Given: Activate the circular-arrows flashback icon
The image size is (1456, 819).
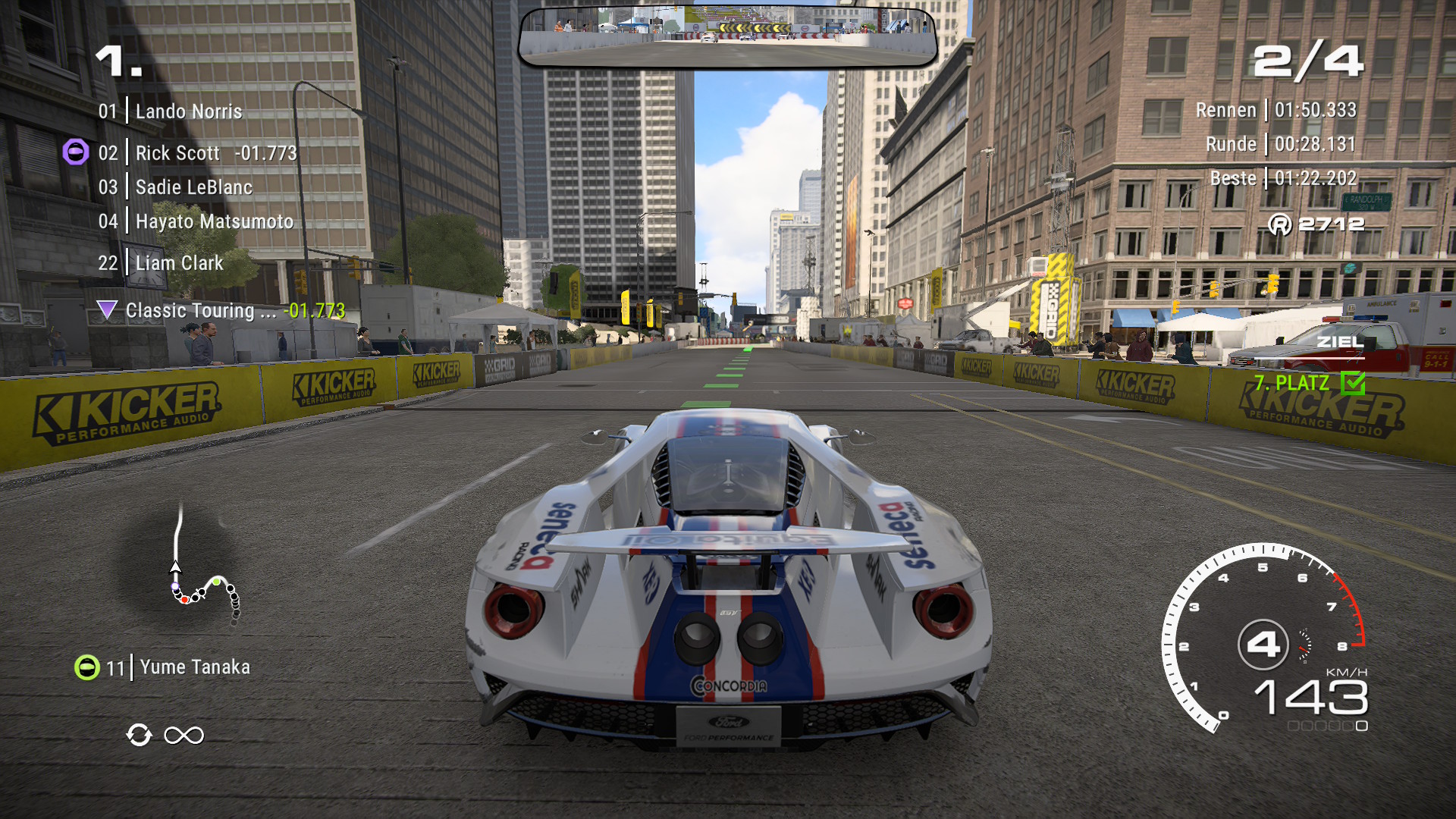Looking at the screenshot, I should (139, 735).
